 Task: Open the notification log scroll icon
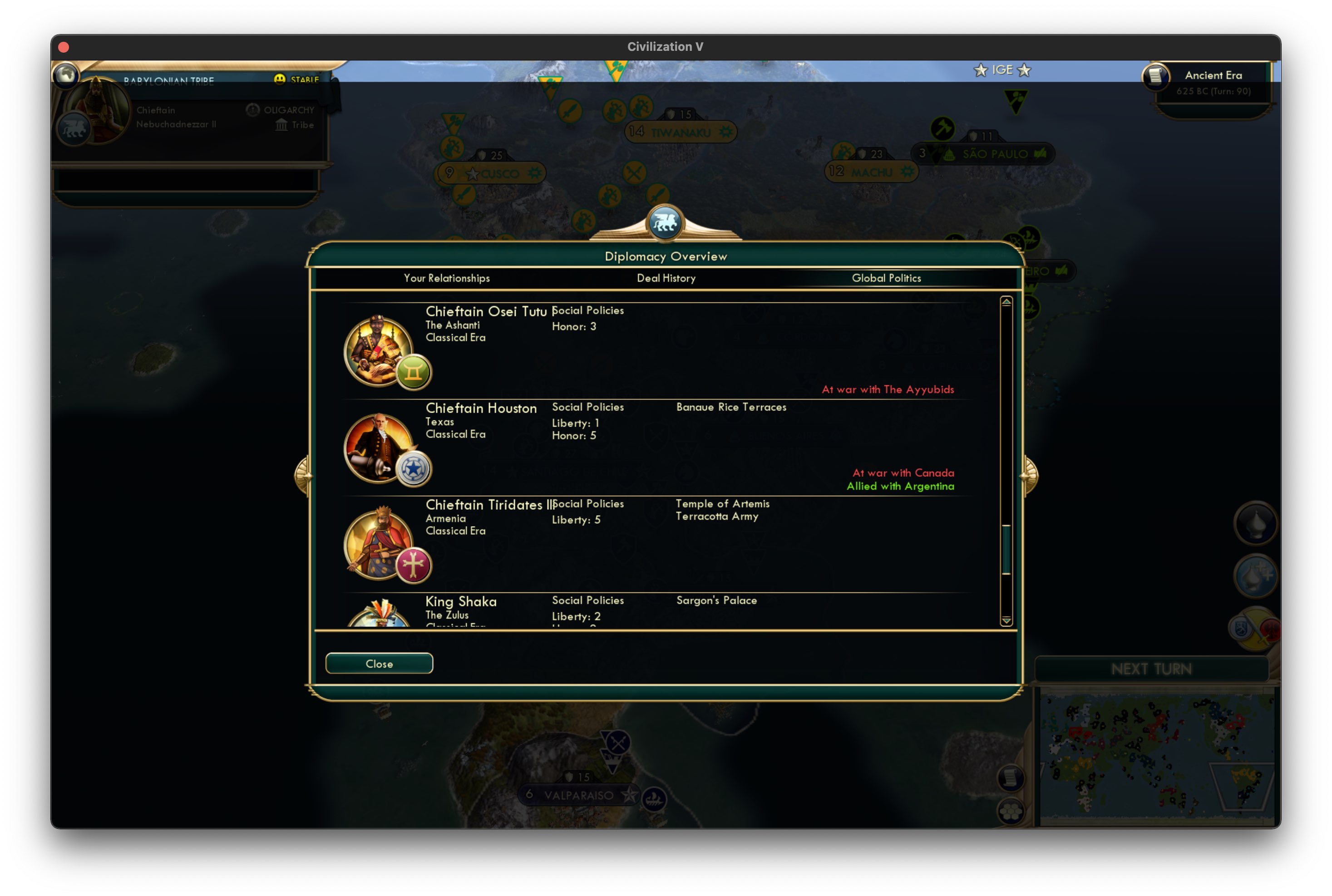point(1012,778)
